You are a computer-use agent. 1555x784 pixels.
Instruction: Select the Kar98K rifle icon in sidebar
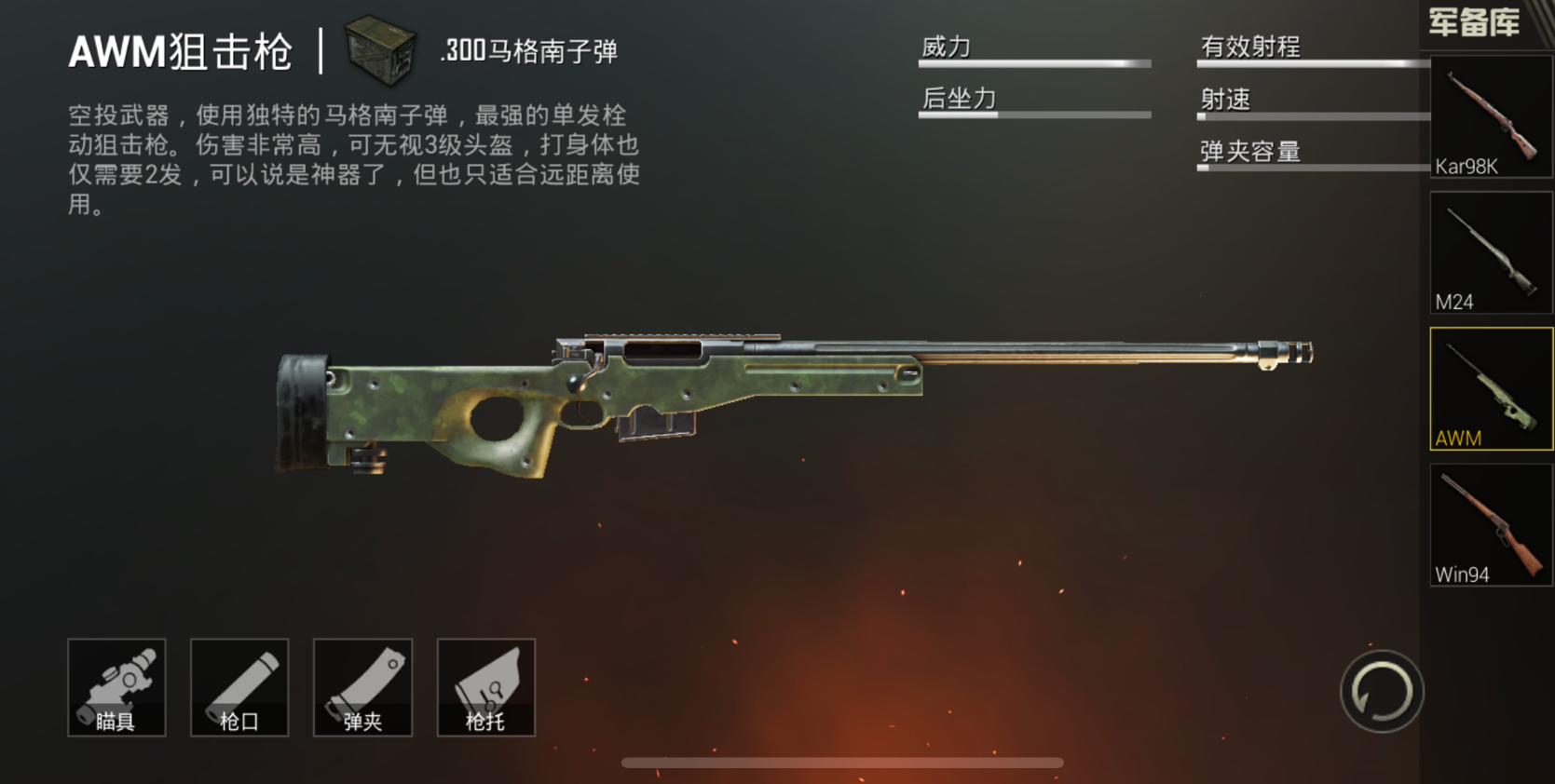[1488, 116]
